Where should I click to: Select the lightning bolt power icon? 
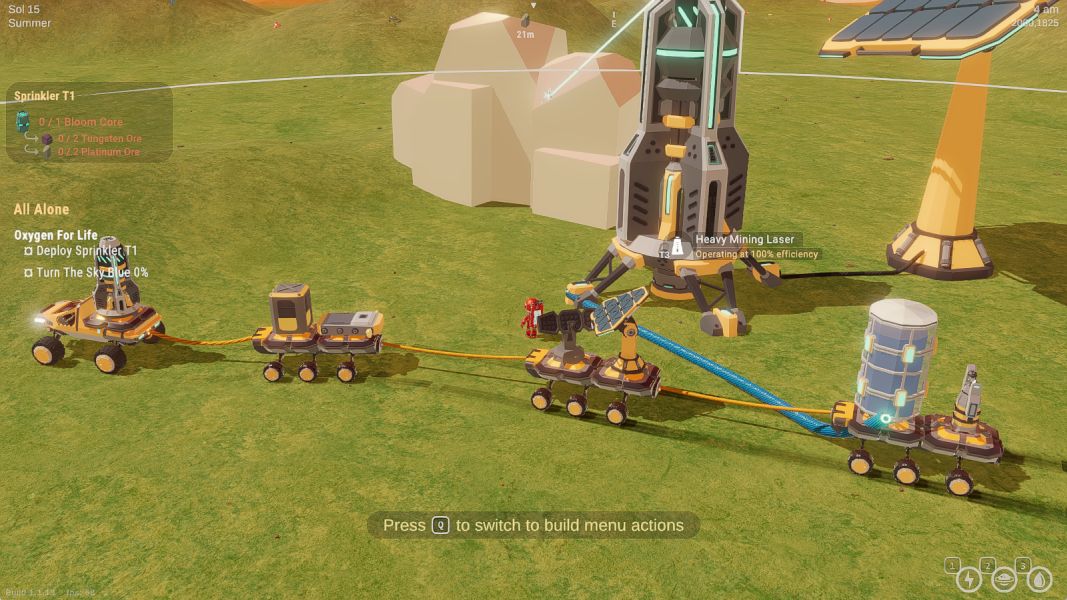[968, 579]
